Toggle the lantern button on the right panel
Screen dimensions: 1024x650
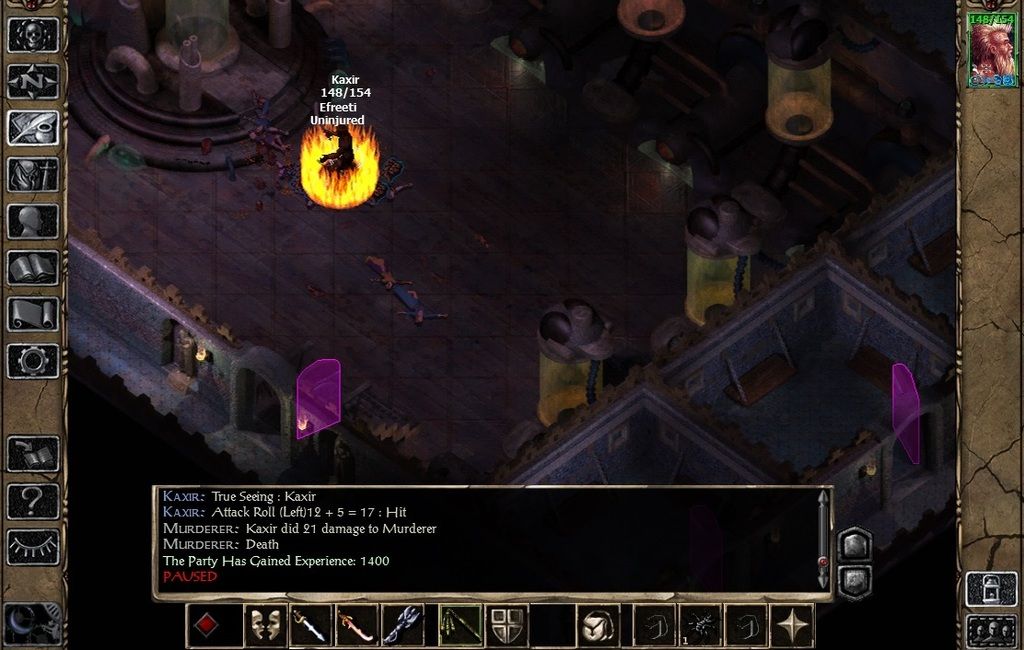[x=990, y=589]
